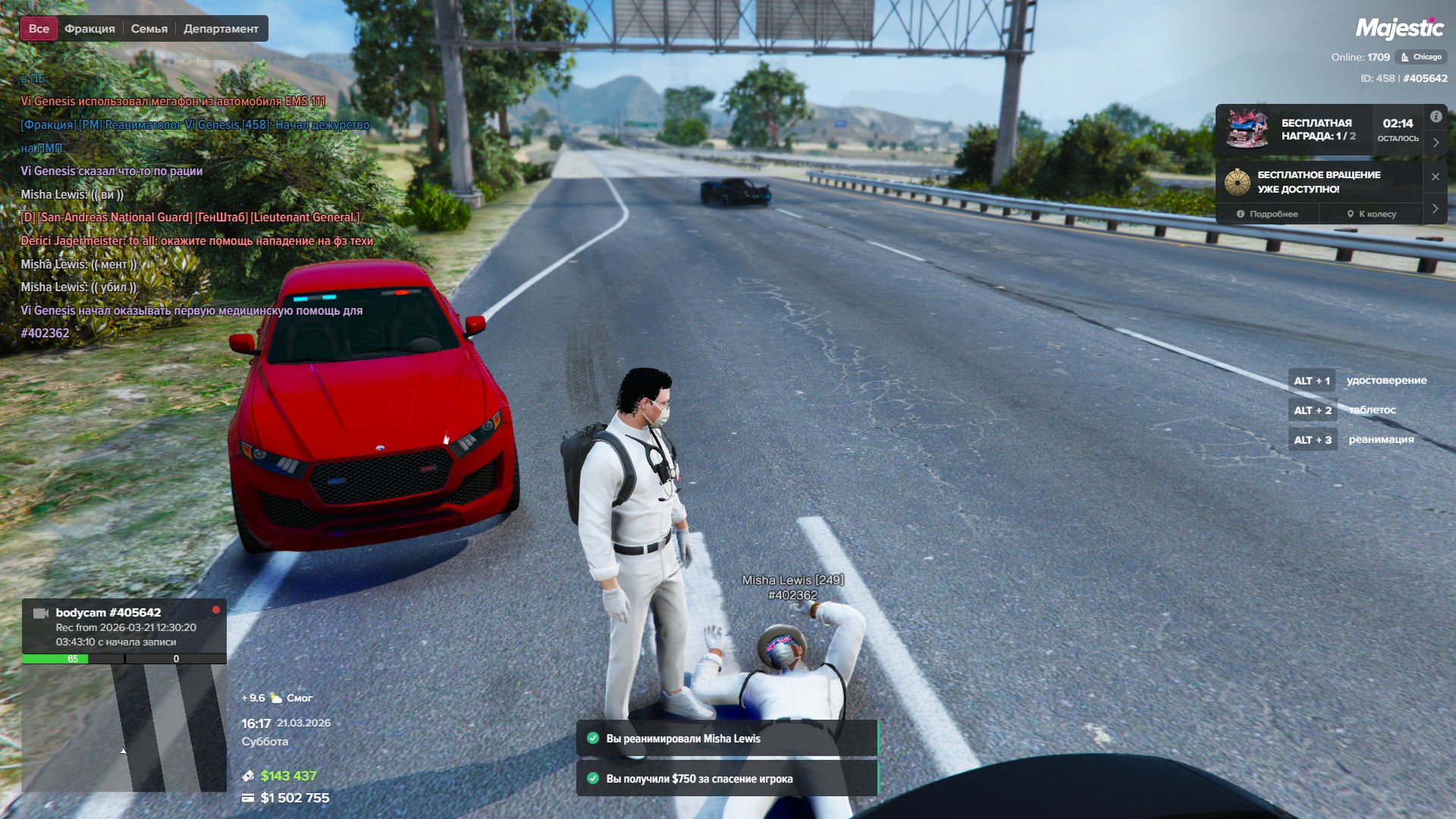Close the free spin notification

pos(1436,177)
